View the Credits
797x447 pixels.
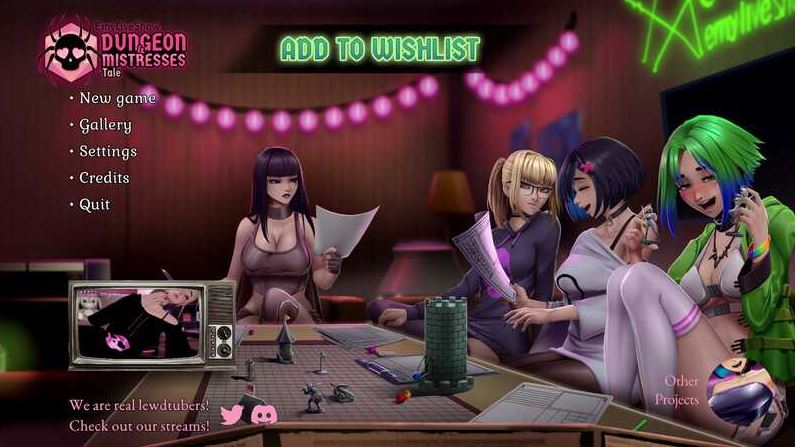coord(104,178)
